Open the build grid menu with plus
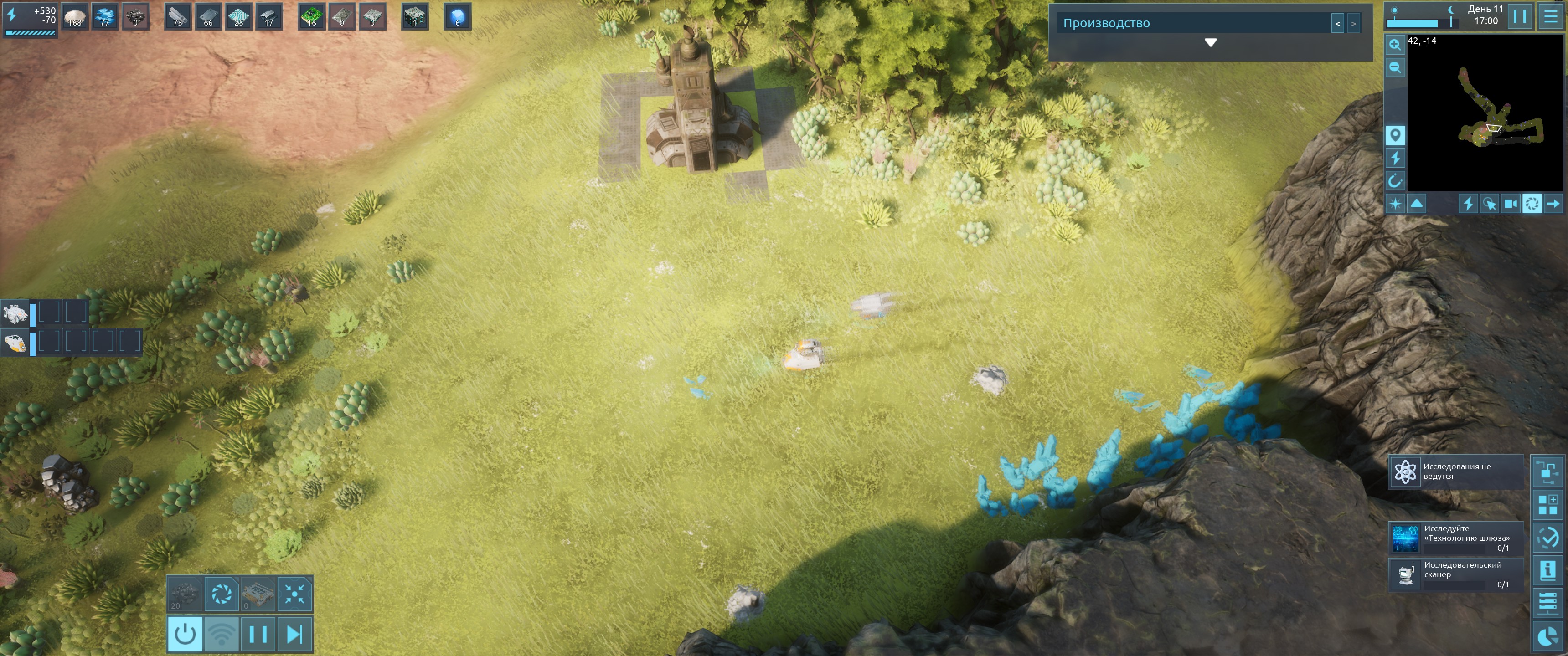 click(1547, 504)
